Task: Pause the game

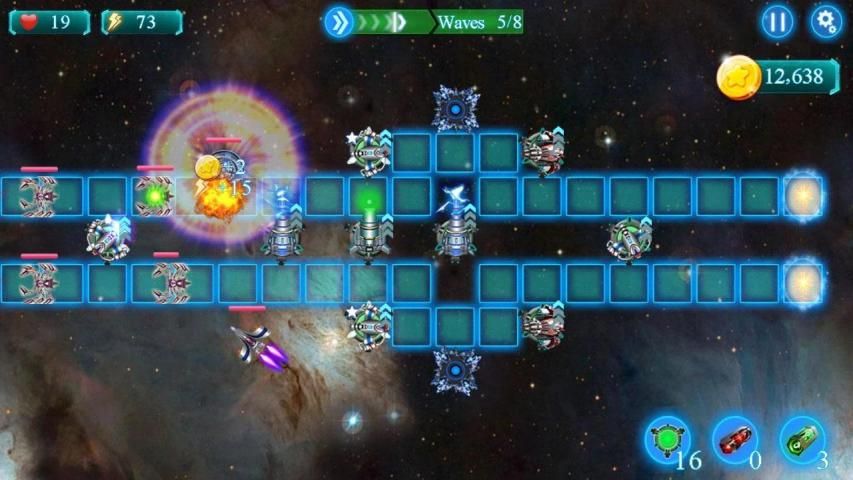Action: pos(777,21)
